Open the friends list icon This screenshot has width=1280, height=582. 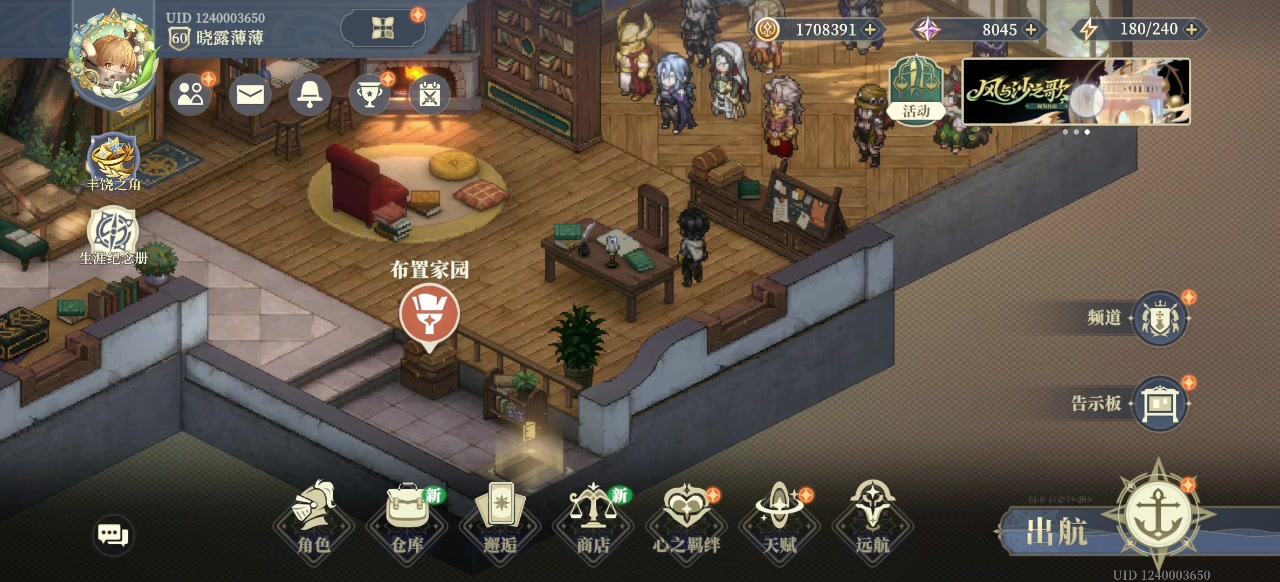tap(190, 94)
